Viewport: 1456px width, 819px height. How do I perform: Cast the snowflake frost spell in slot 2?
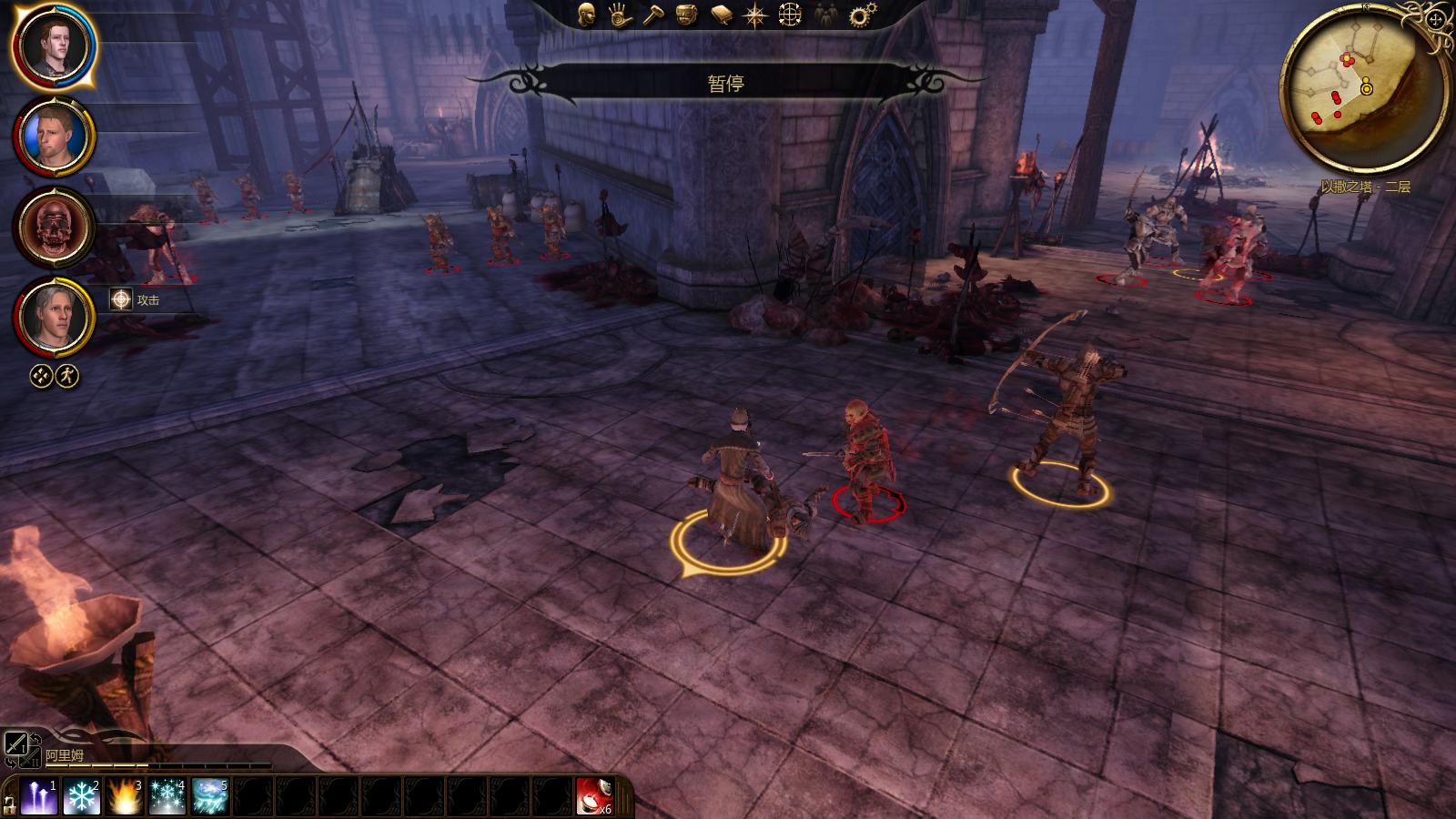click(82, 797)
